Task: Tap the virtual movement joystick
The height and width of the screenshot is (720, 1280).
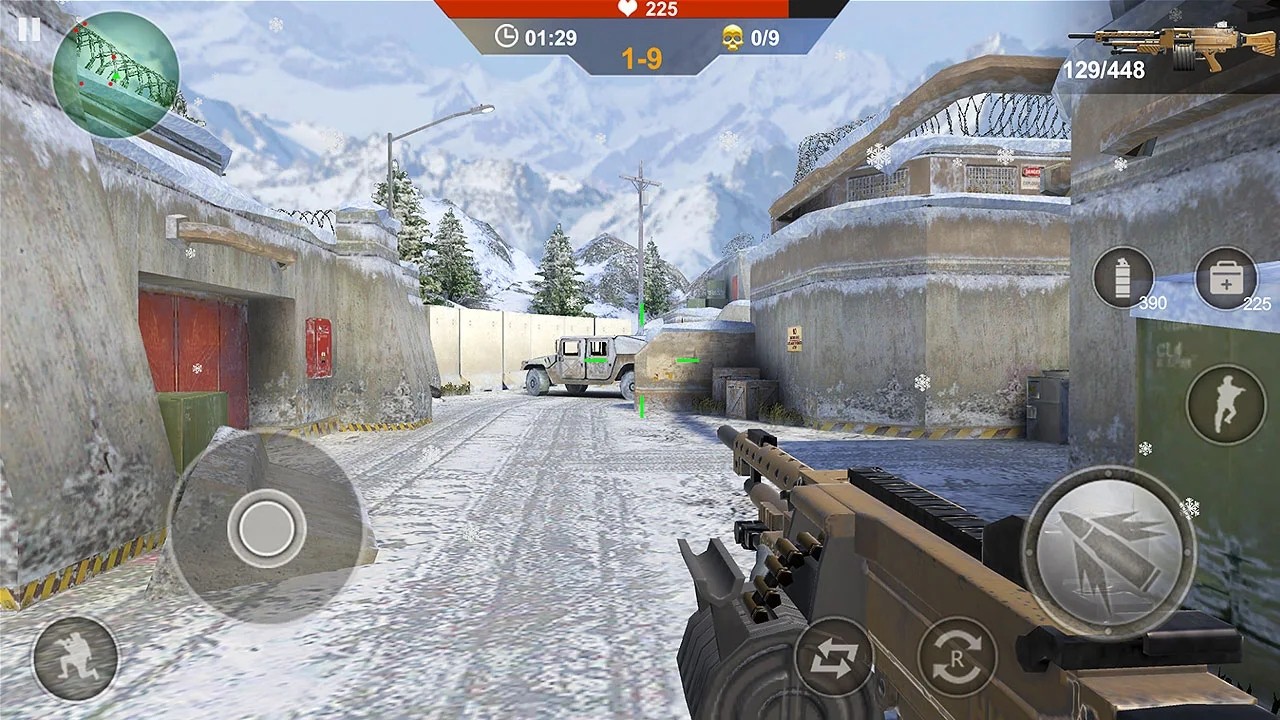Action: click(266, 527)
